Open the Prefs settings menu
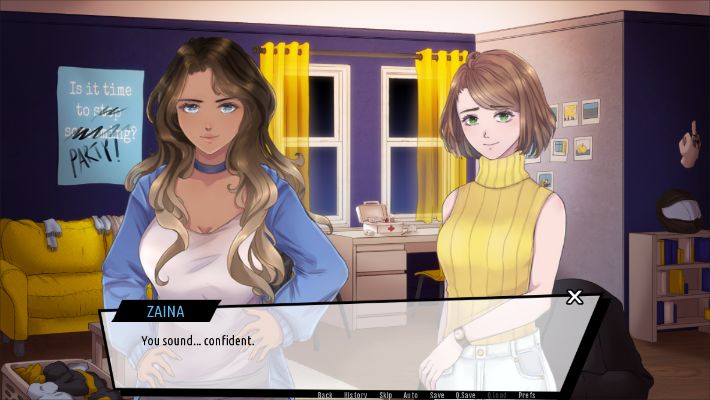The image size is (710, 400). coord(526,395)
